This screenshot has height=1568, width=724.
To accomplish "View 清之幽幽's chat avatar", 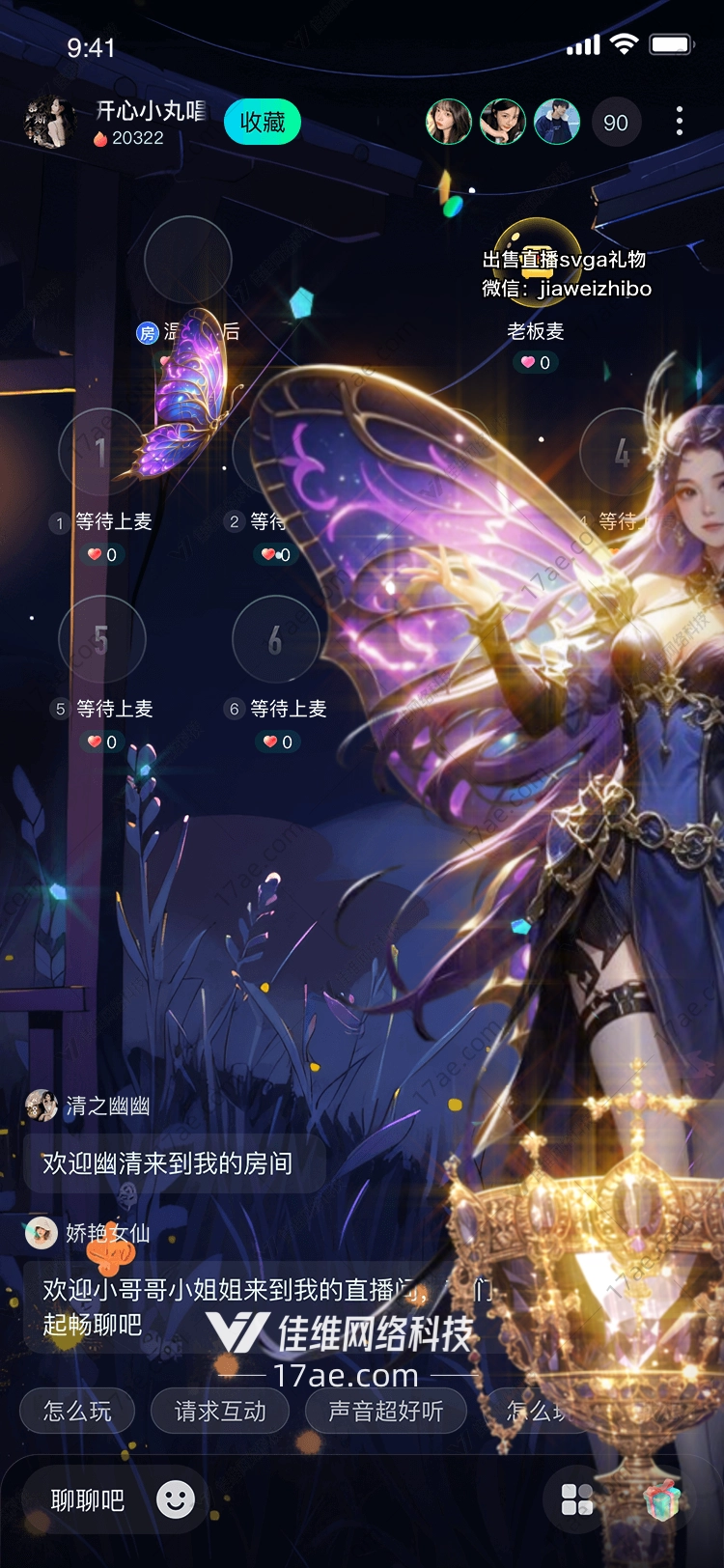I will click(42, 1106).
